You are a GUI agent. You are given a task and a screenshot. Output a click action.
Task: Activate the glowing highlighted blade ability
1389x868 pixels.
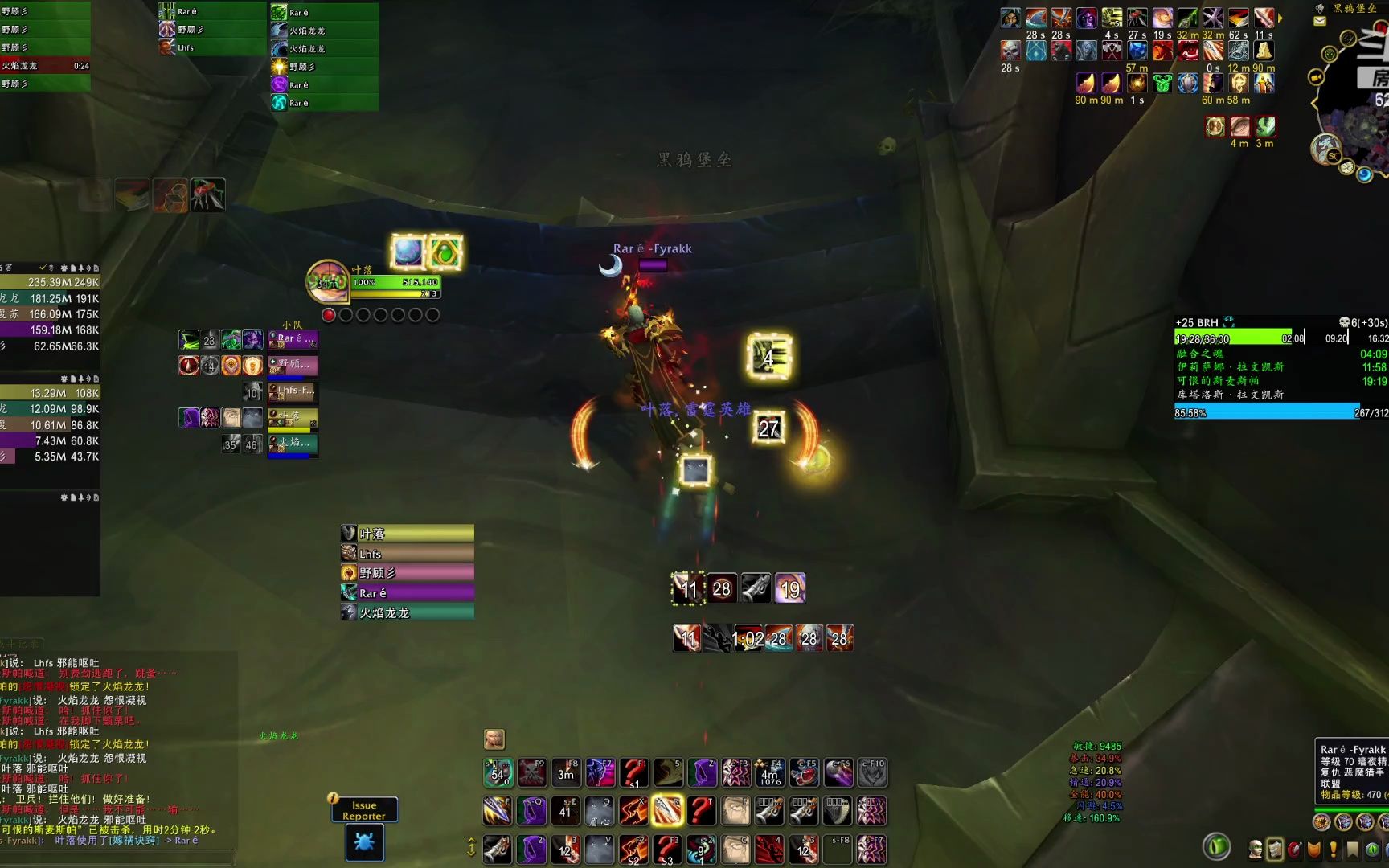(666, 811)
